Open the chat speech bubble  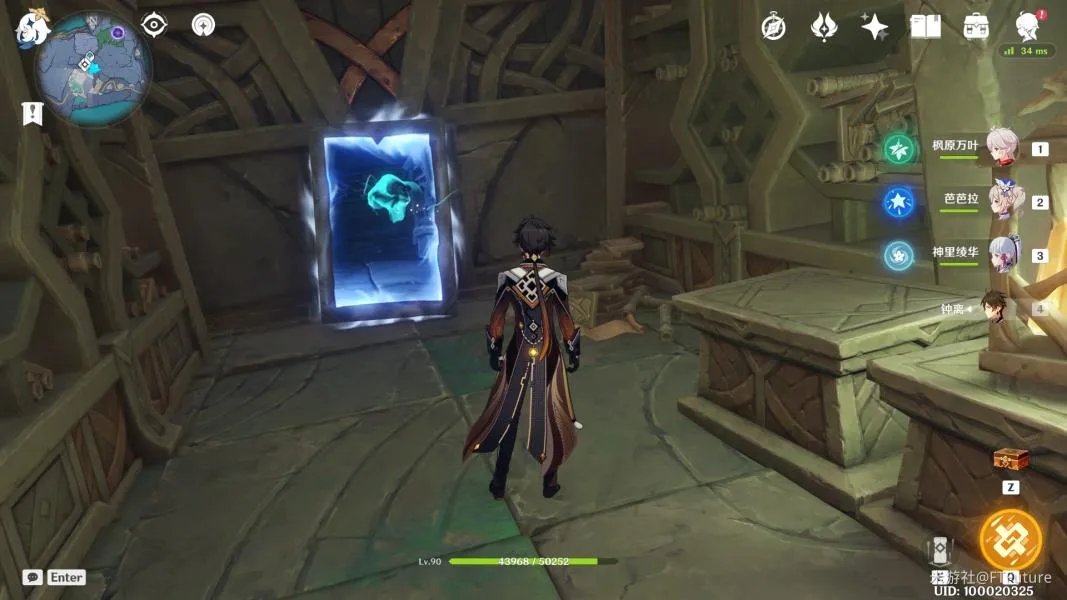pyautogui.click(x=32, y=577)
